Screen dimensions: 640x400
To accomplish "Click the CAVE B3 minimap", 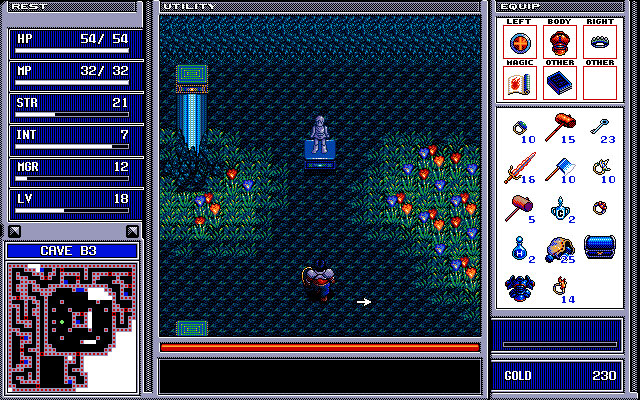I will [72, 327].
